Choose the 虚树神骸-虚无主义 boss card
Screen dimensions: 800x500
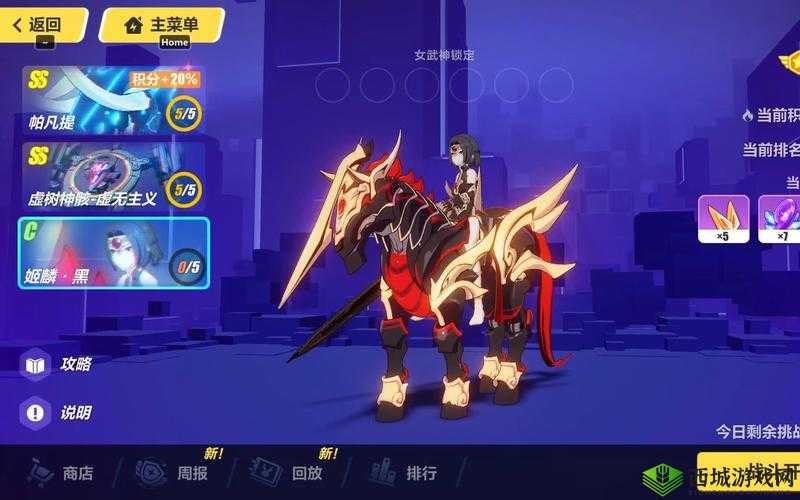tap(112, 175)
